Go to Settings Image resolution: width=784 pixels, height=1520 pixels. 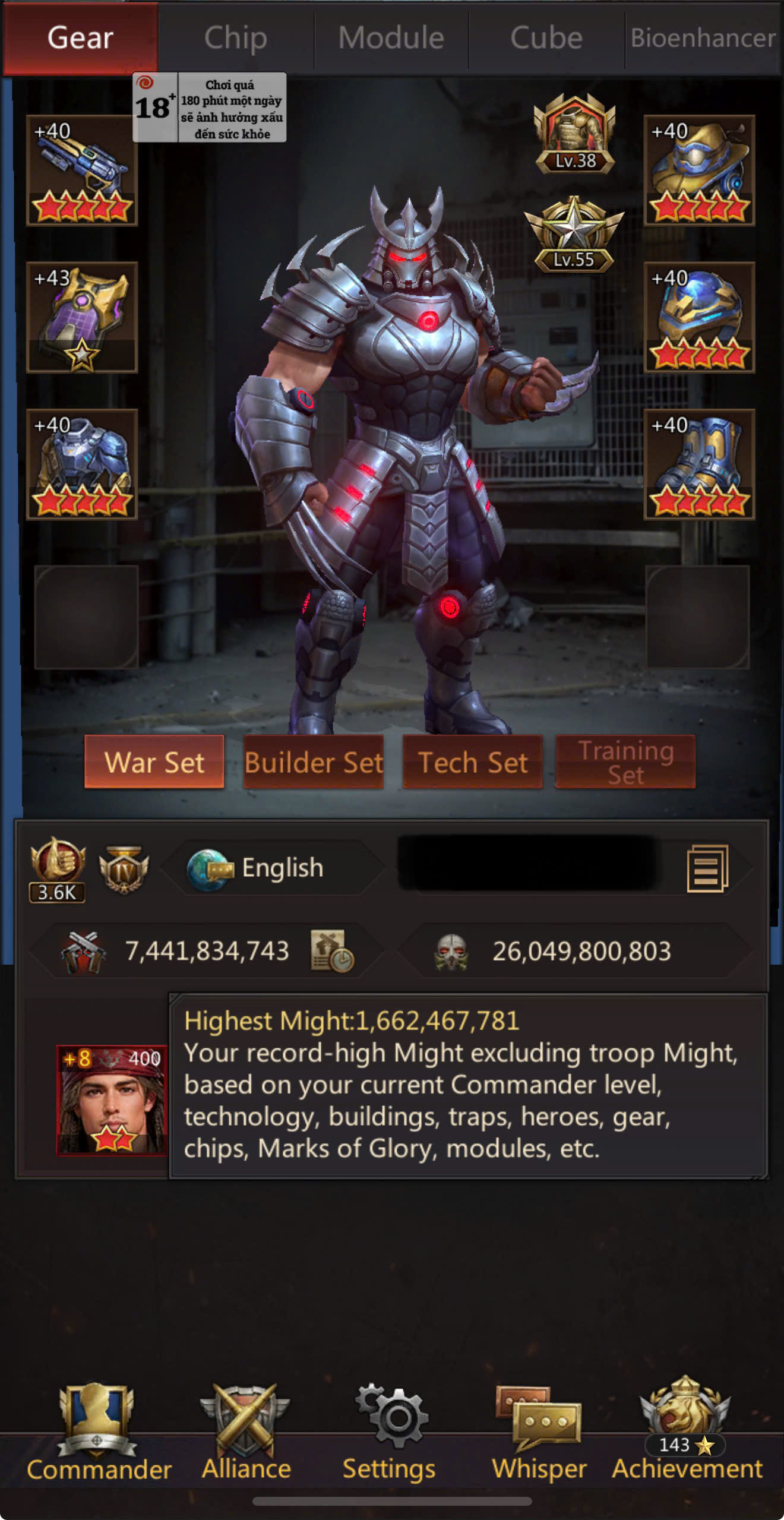[x=389, y=1433]
